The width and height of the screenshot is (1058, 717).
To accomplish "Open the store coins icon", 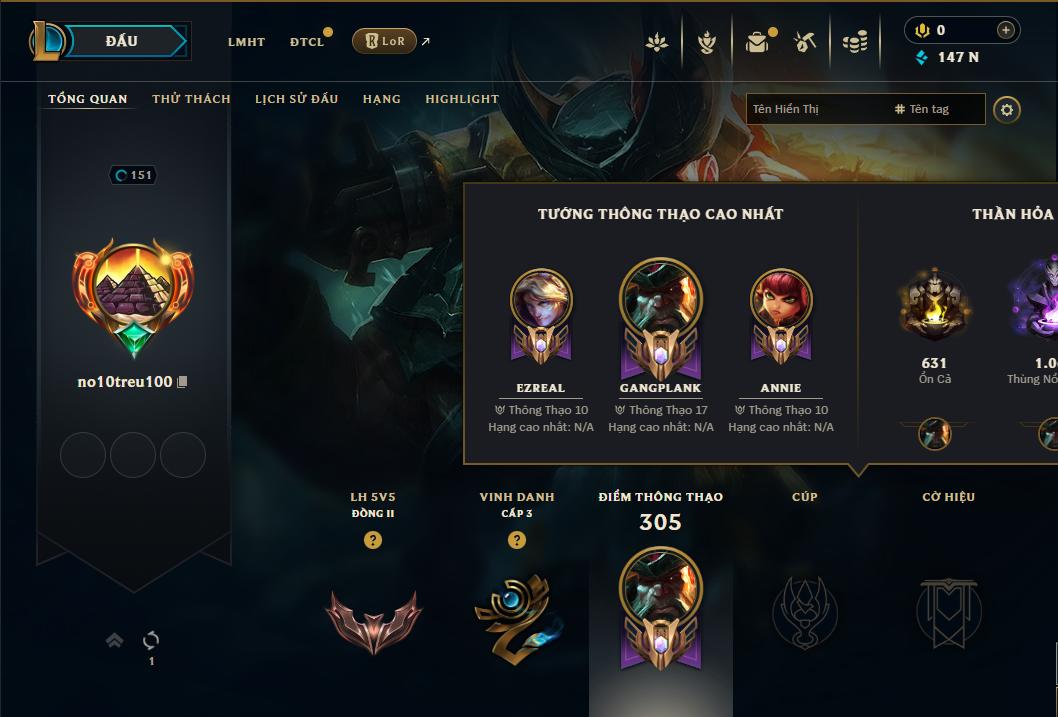I will point(854,42).
